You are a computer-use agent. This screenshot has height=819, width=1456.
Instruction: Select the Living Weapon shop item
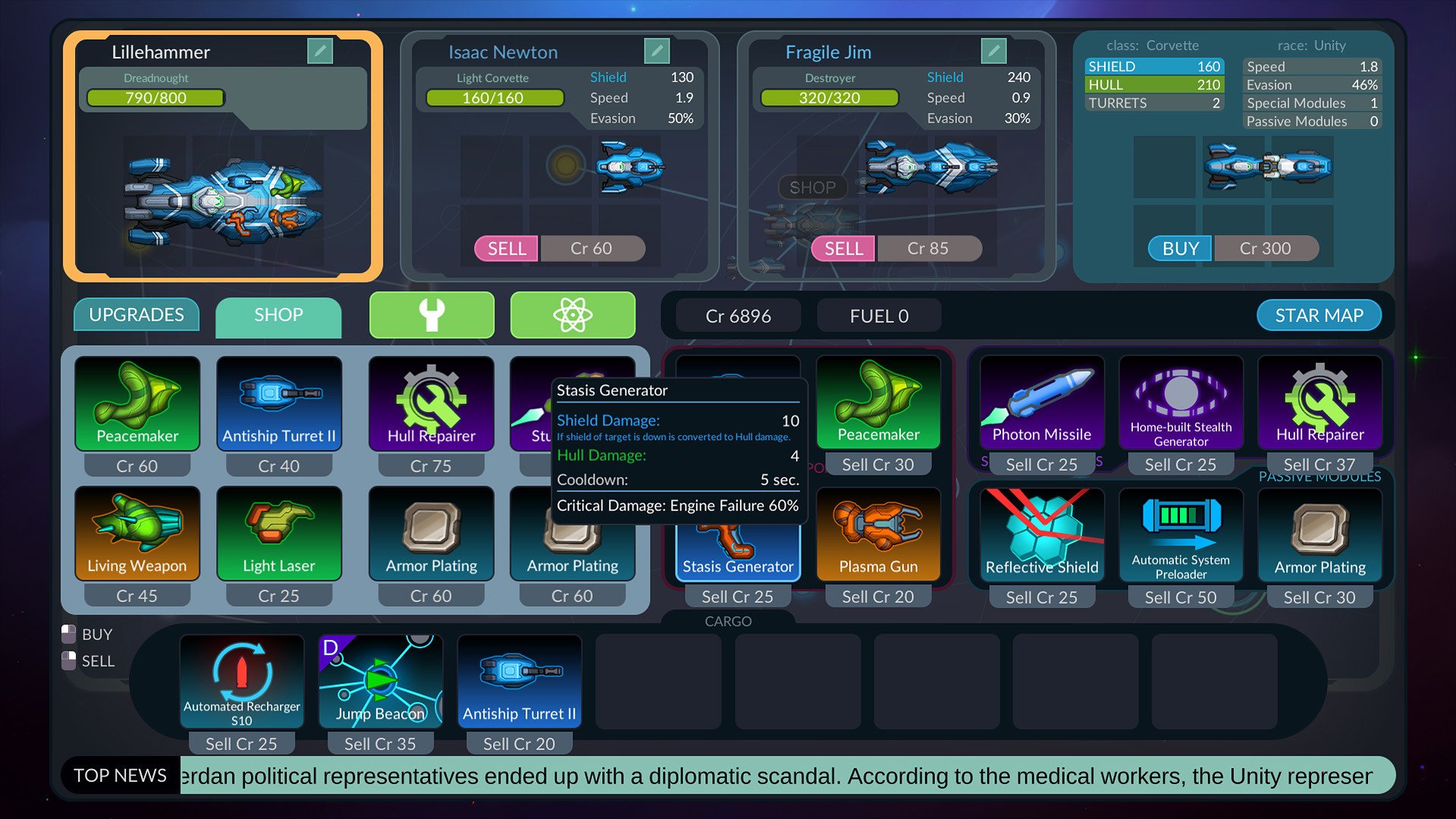(137, 534)
